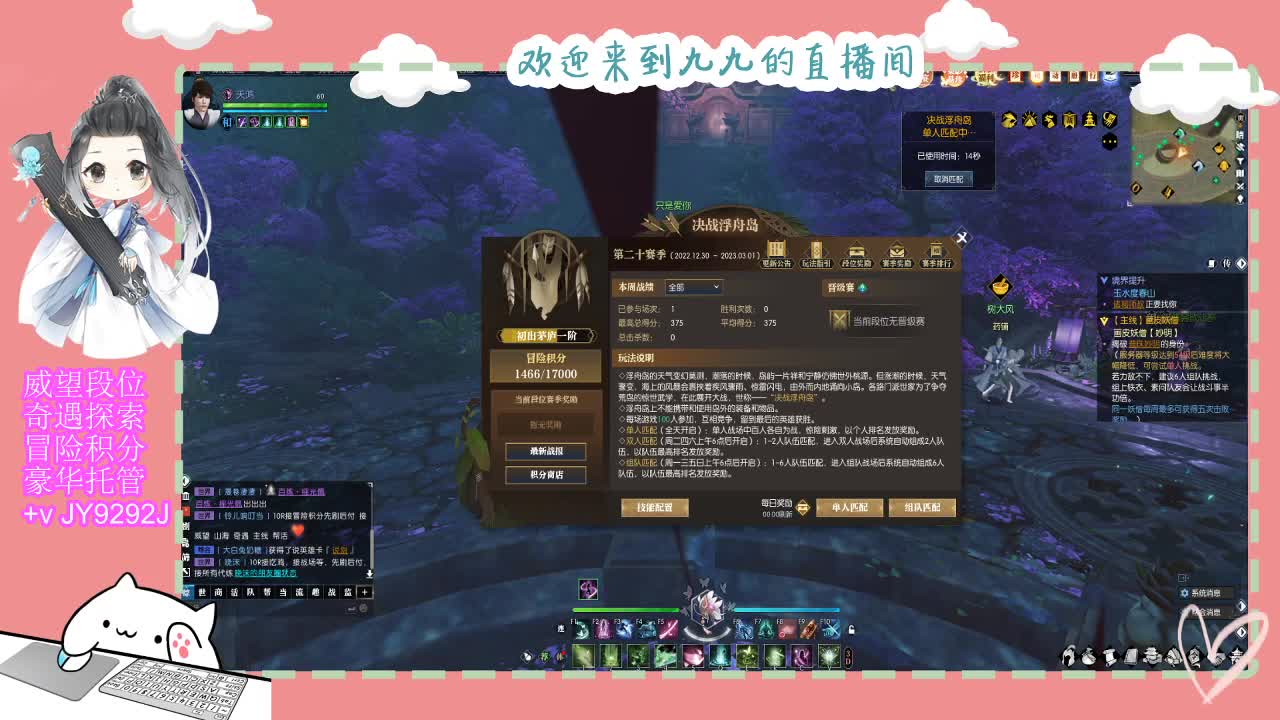Viewport: 1280px width, 720px height.
Task: Click the helmet icon in bottom-right menu bar
Action: click(1070, 657)
